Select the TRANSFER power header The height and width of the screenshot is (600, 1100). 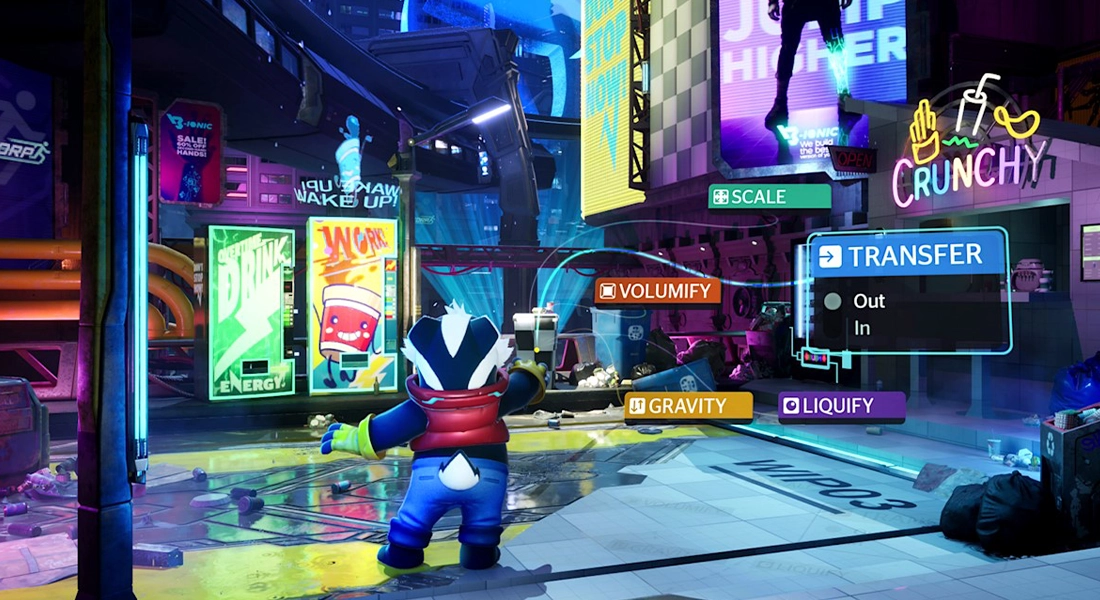click(905, 256)
